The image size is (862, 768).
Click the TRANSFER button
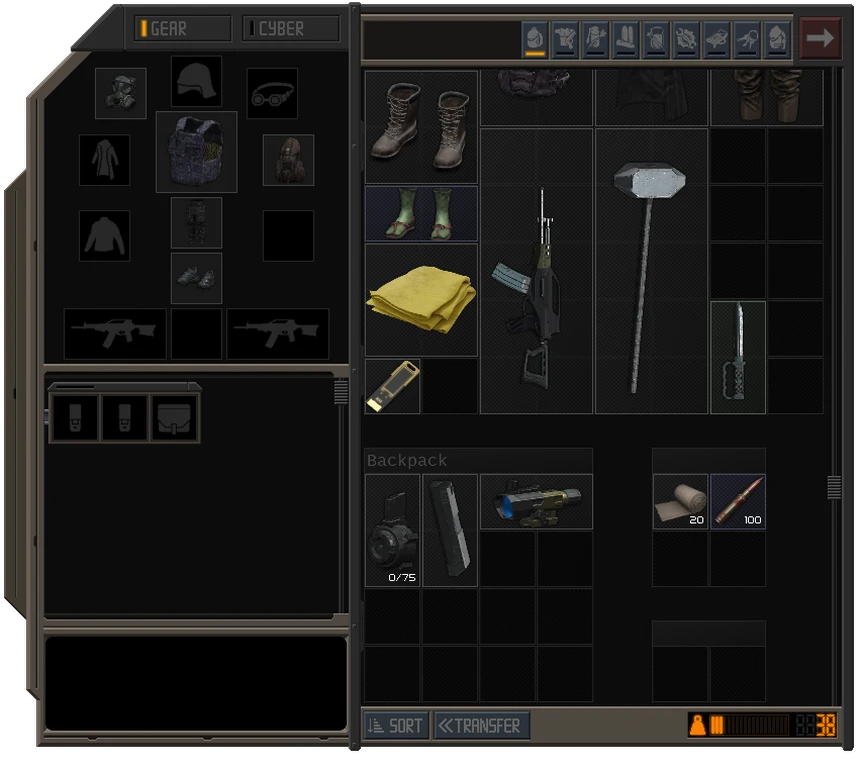click(481, 726)
